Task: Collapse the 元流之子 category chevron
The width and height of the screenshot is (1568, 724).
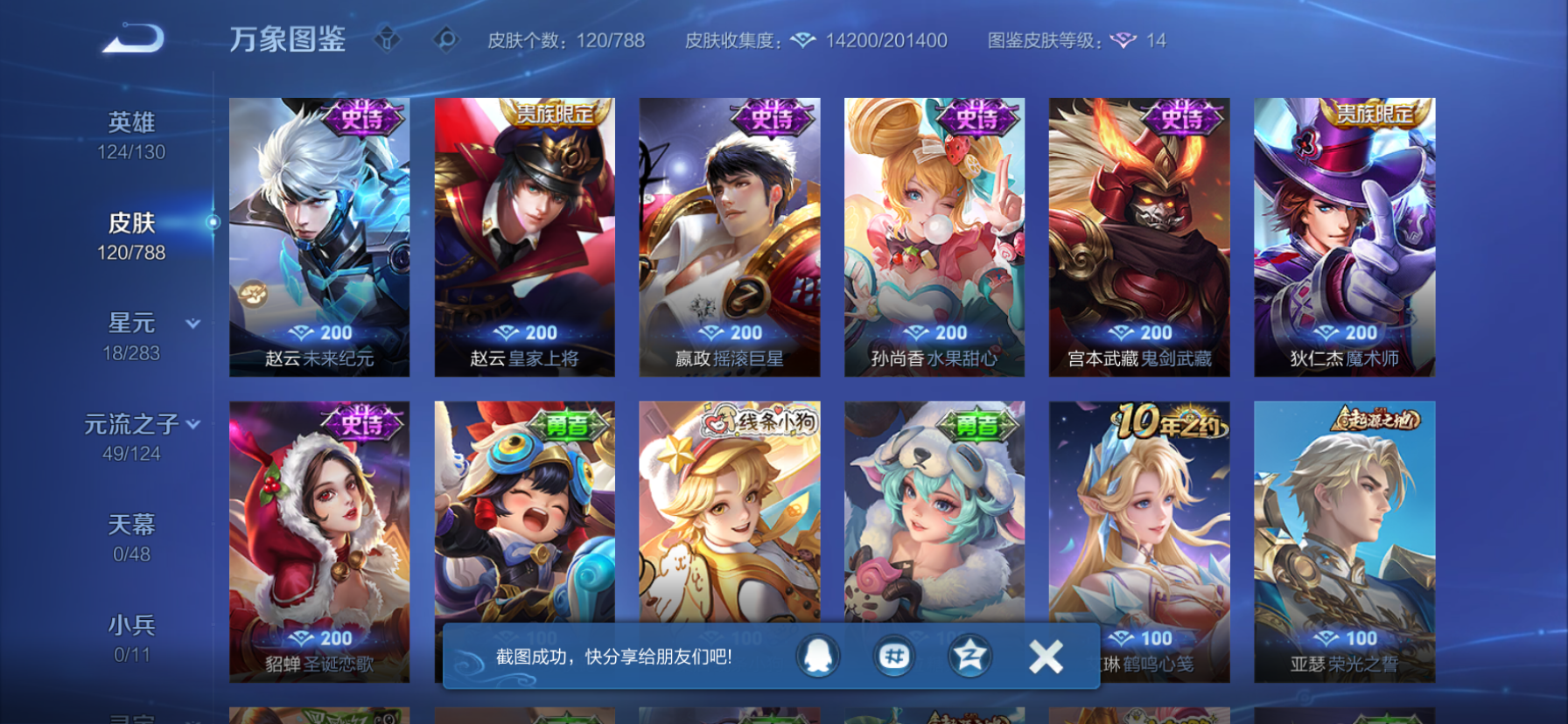Action: click(x=194, y=422)
